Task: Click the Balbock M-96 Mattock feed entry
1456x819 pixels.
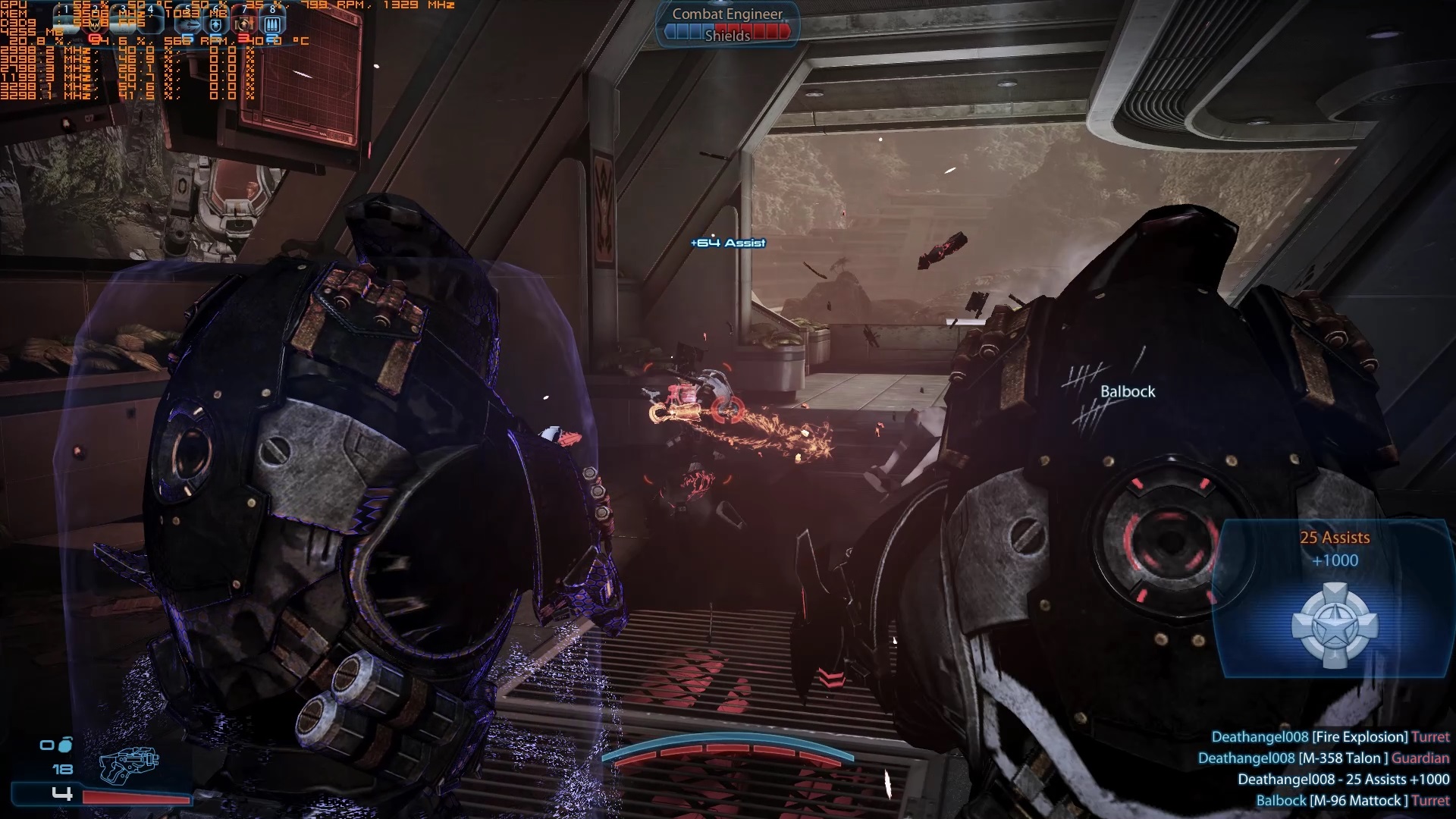Action: point(1352,800)
